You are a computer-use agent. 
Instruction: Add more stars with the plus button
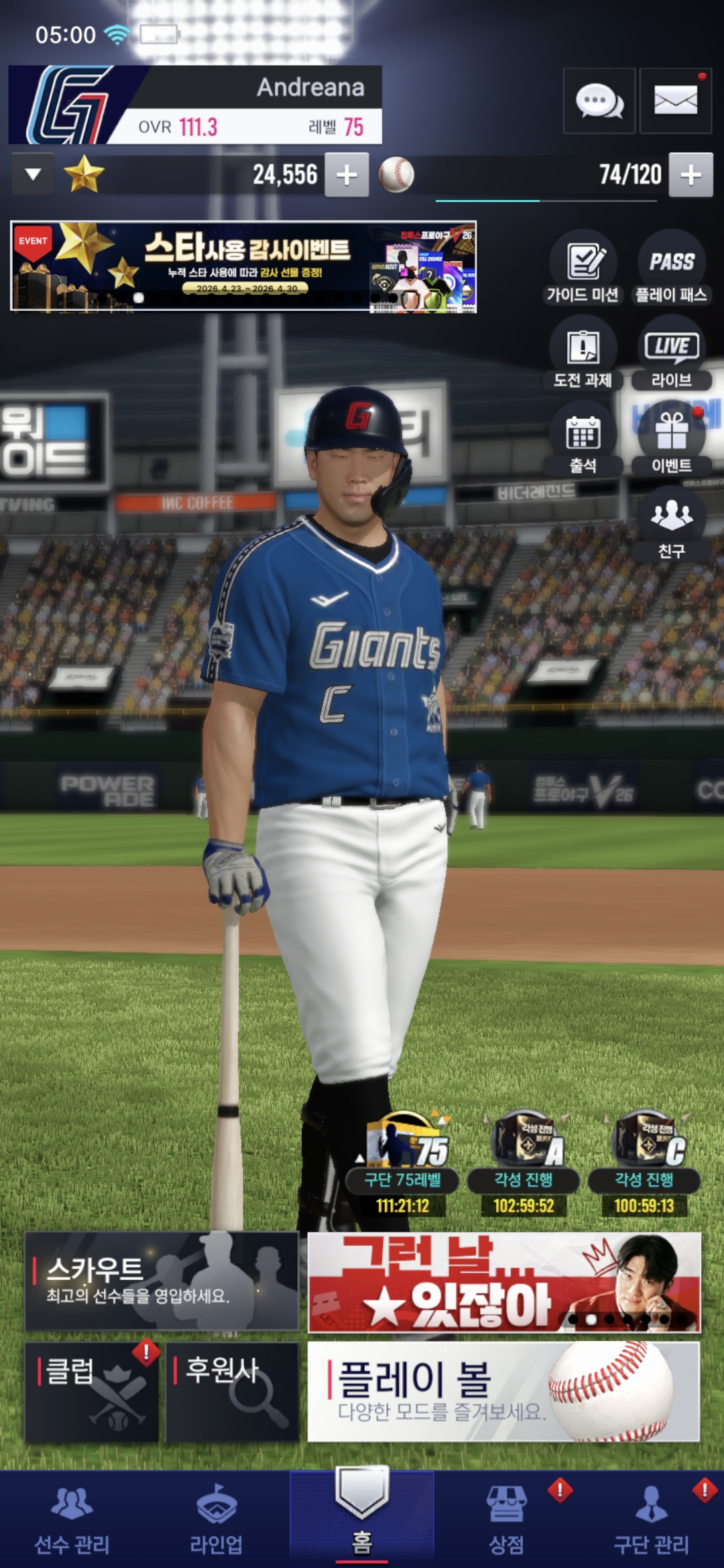pos(347,175)
